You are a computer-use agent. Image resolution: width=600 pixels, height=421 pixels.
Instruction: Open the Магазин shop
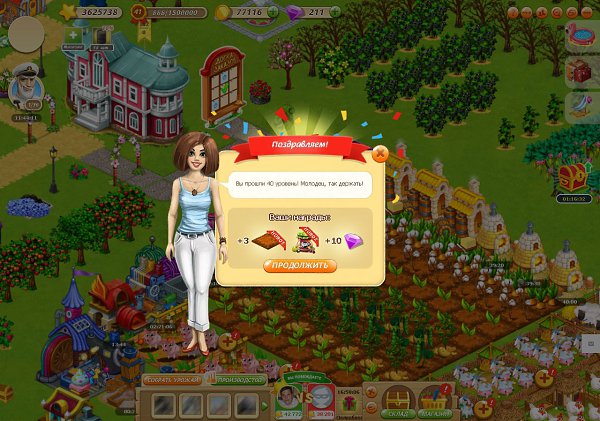coord(436,399)
